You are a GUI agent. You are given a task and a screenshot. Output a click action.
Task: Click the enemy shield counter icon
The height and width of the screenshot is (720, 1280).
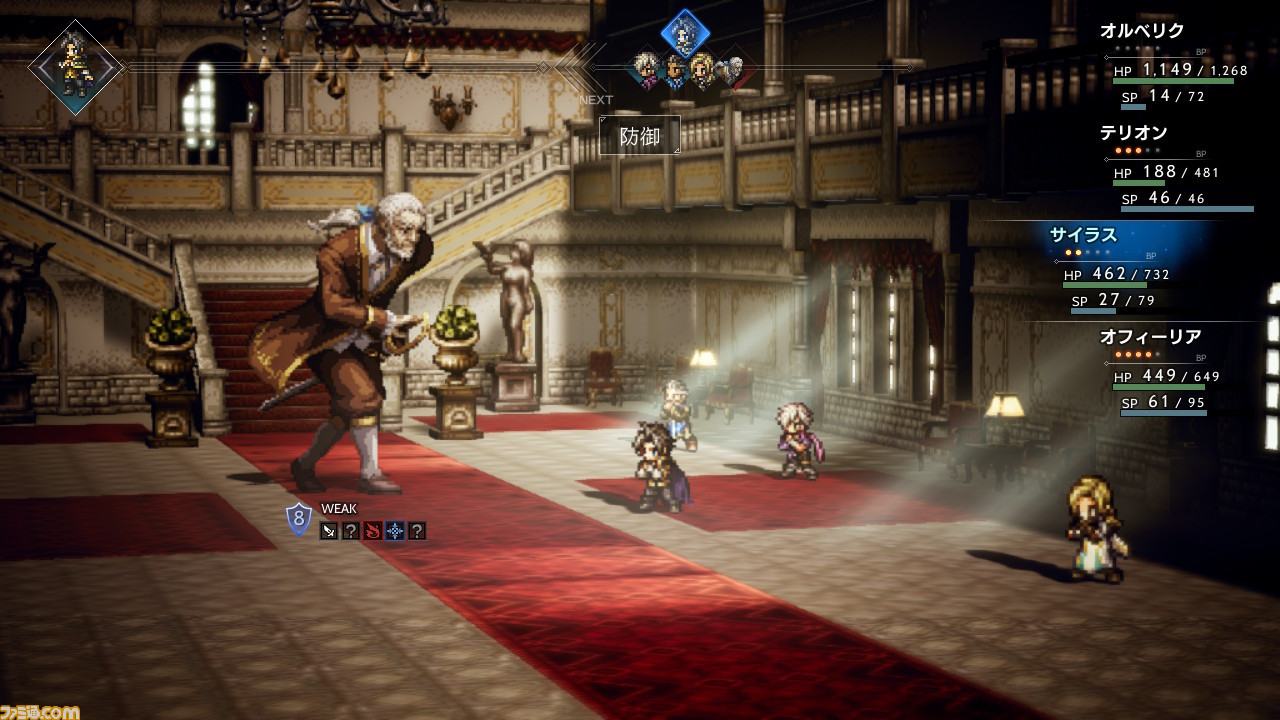coord(298,519)
